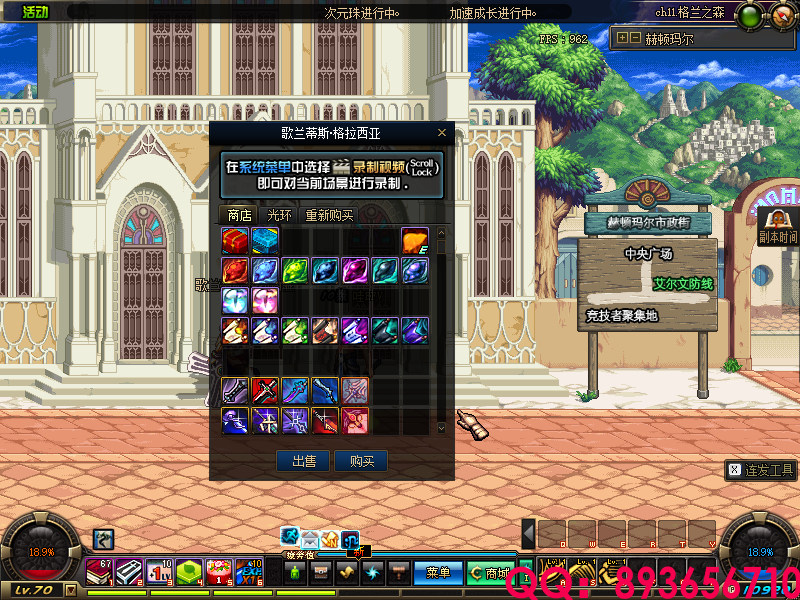Choose the green gem in the shop
The image size is (800, 600).
(x=295, y=270)
